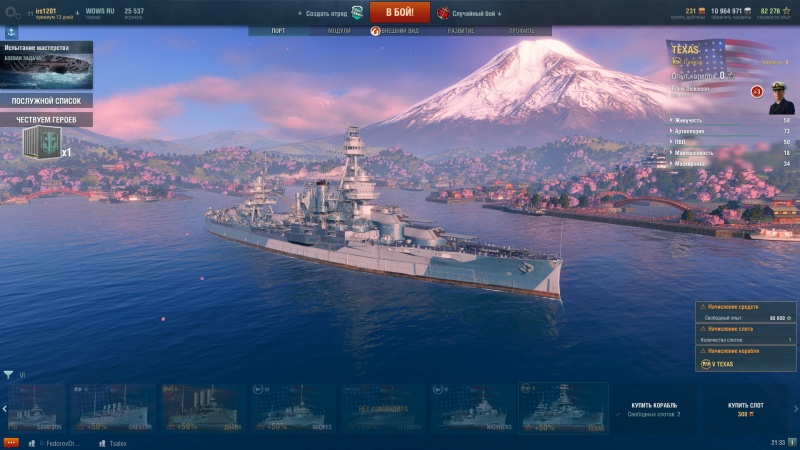Image resolution: width=800 pixels, height=450 pixels.
Task: Choose the SAMPSON ship in the carousel
Action: coord(35,407)
